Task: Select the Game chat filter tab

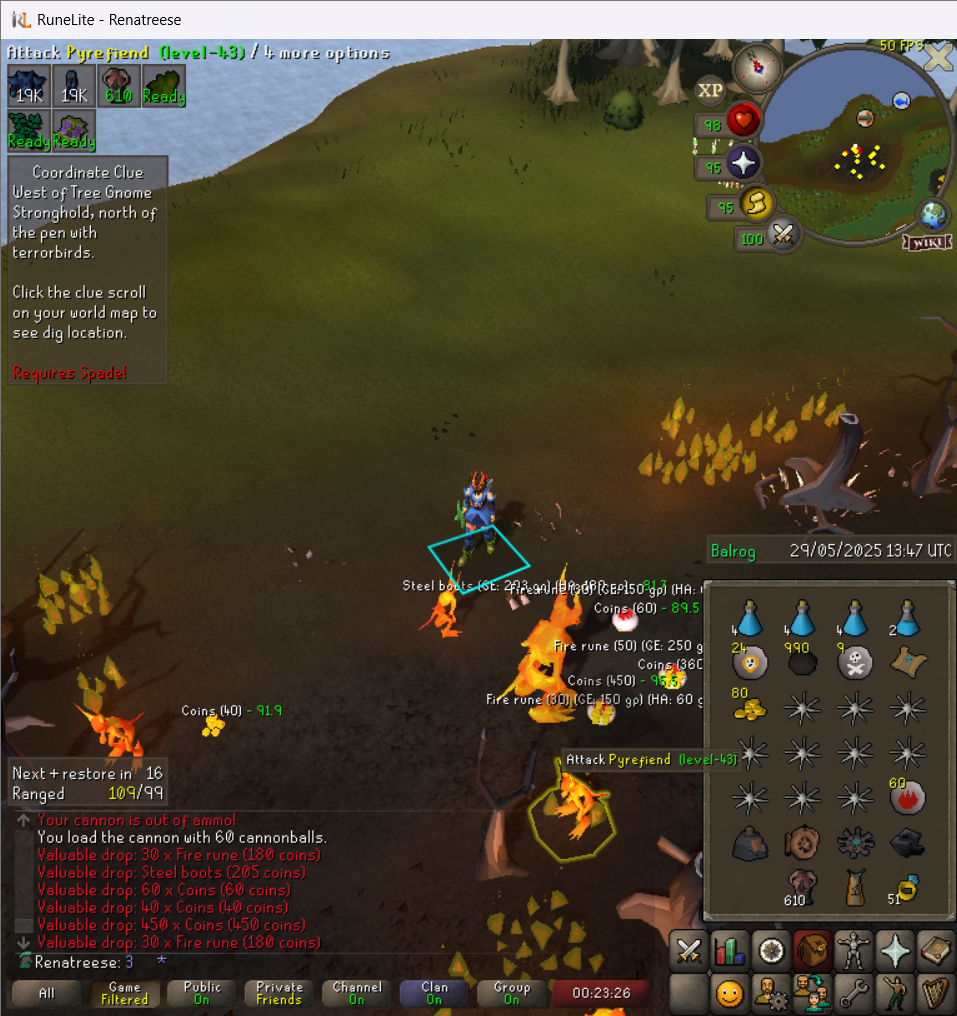Action: pos(124,993)
